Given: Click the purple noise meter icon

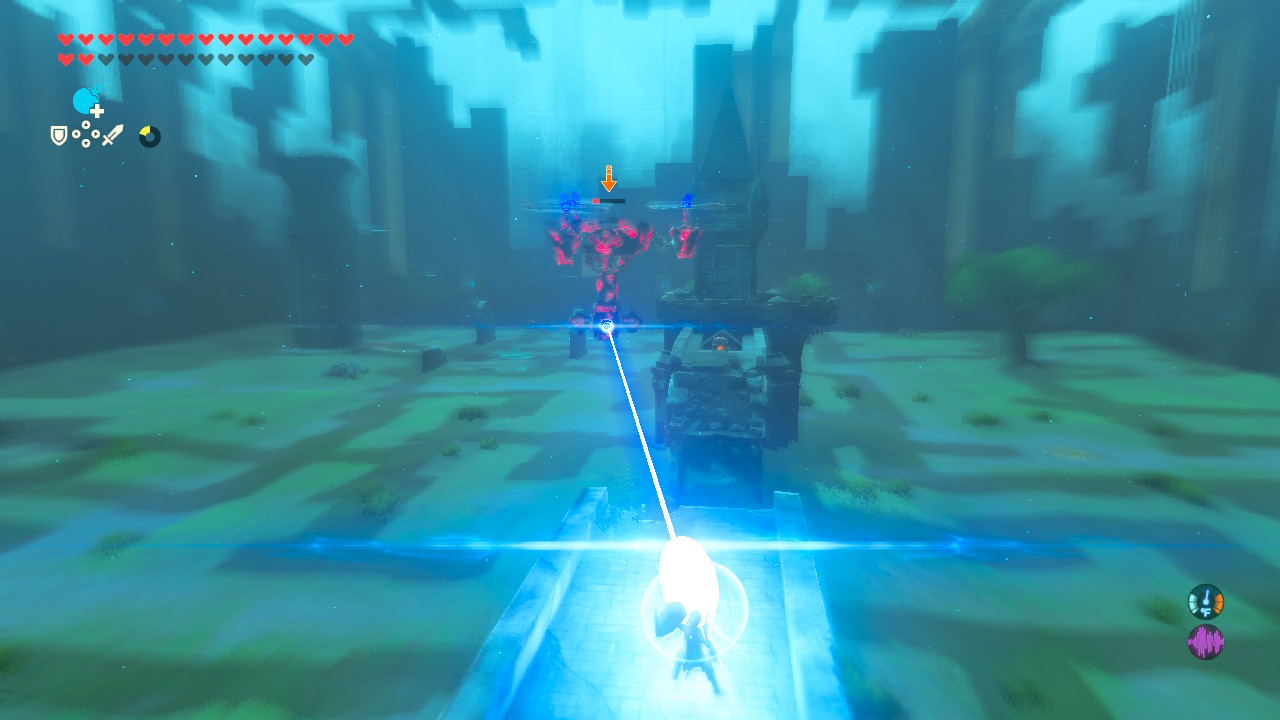Looking at the screenshot, I should click(1206, 640).
